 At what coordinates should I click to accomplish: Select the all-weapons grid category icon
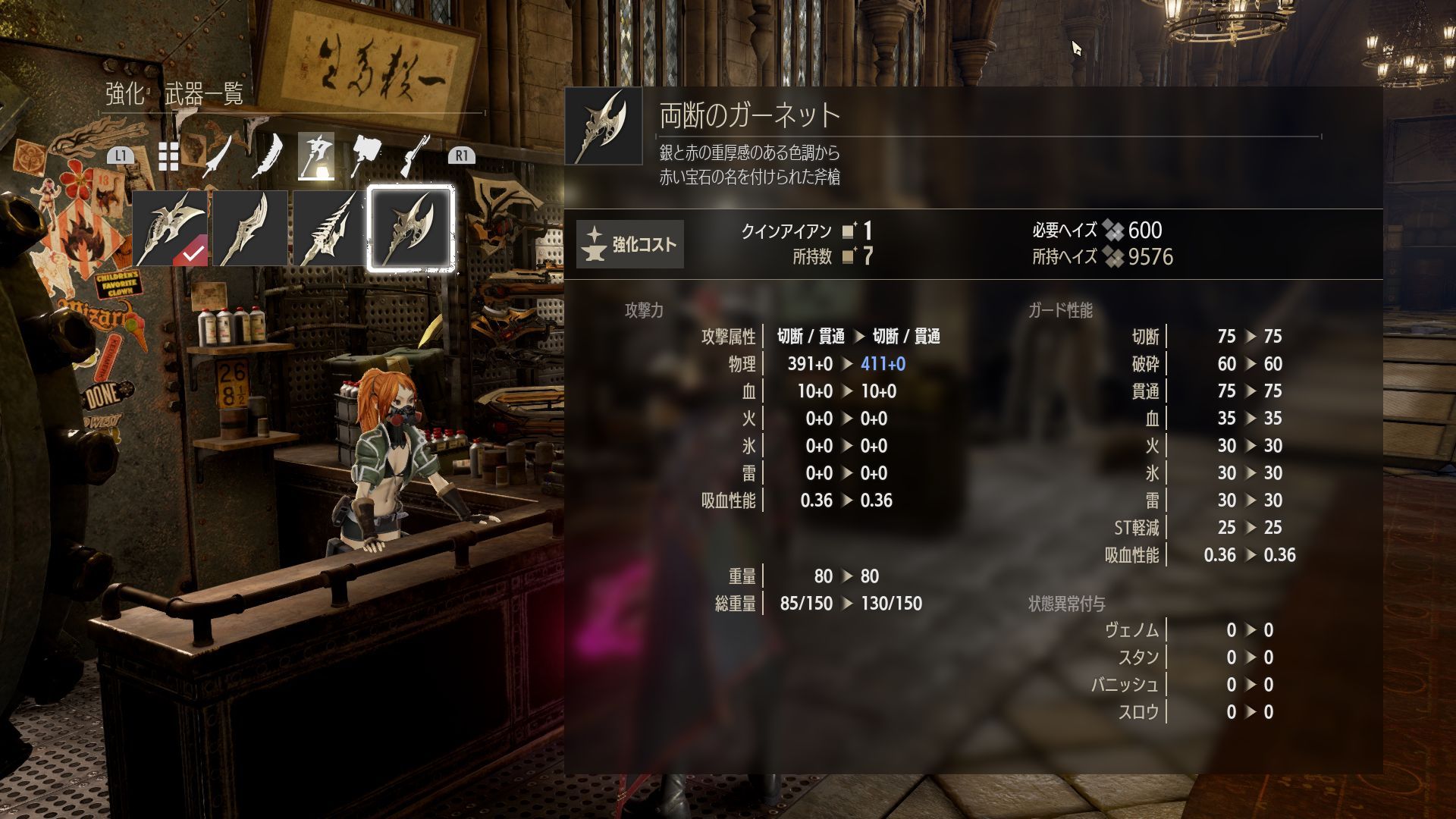[x=168, y=155]
